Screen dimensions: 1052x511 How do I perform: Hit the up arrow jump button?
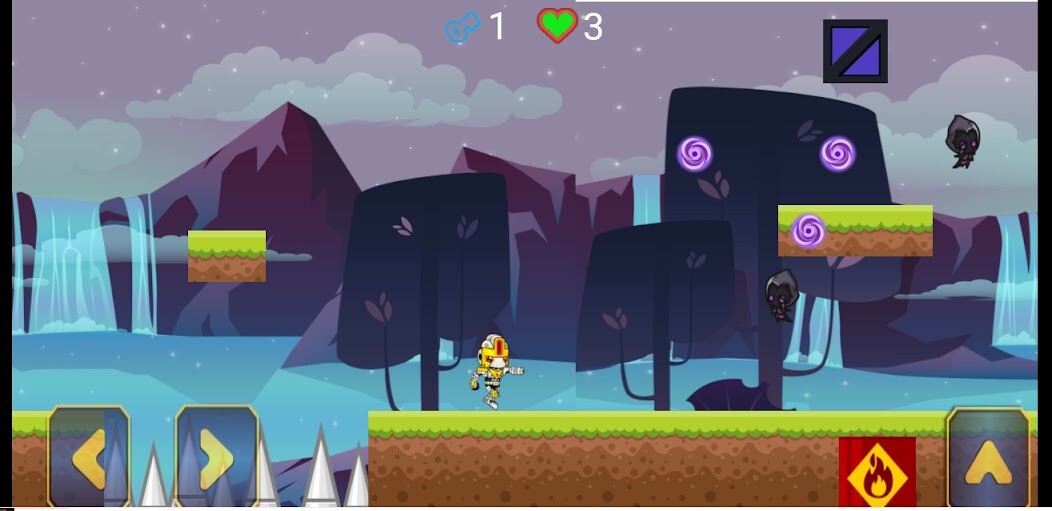pyautogui.click(x=987, y=458)
